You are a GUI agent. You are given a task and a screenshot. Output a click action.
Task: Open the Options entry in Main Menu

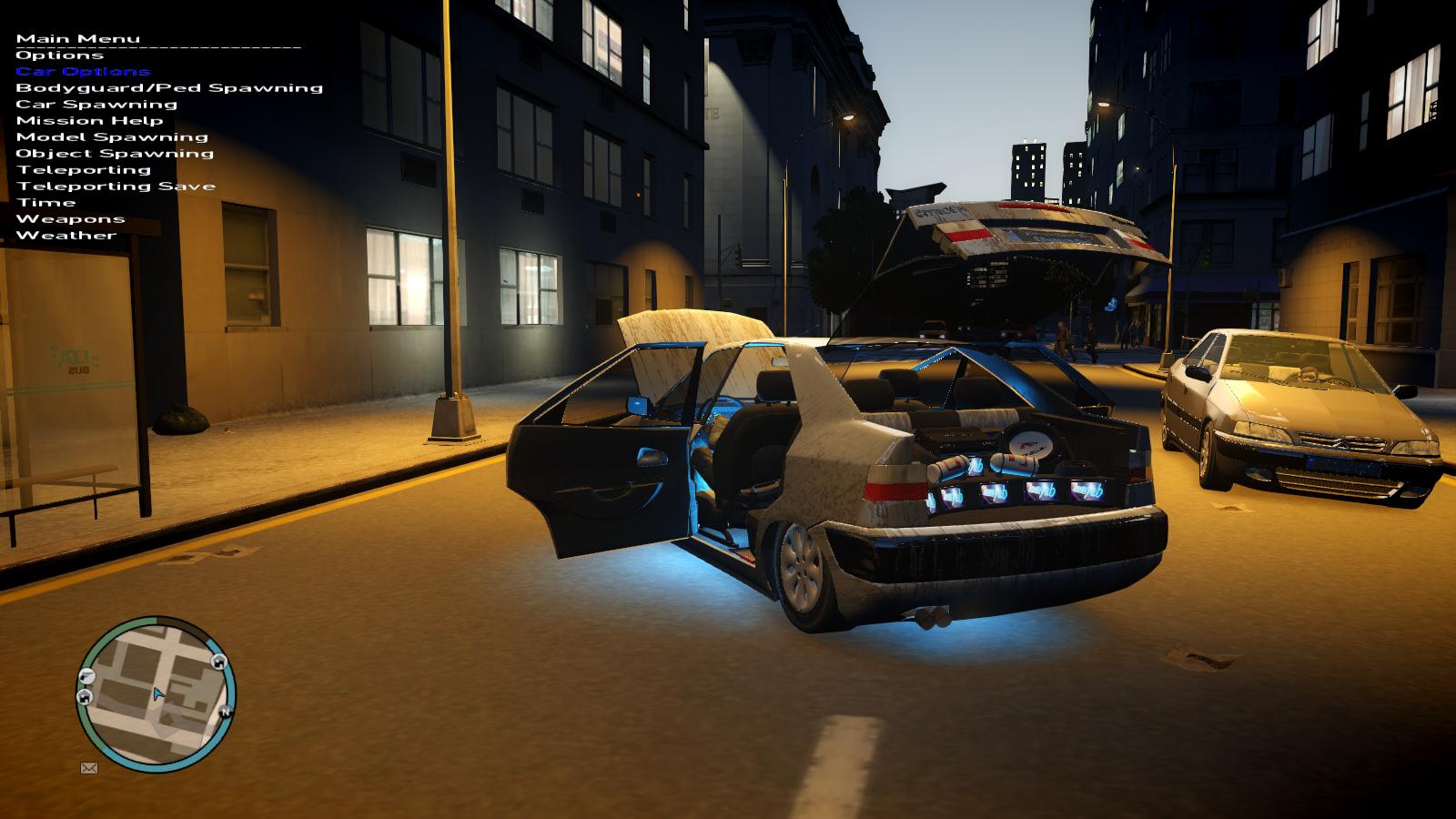point(60,56)
